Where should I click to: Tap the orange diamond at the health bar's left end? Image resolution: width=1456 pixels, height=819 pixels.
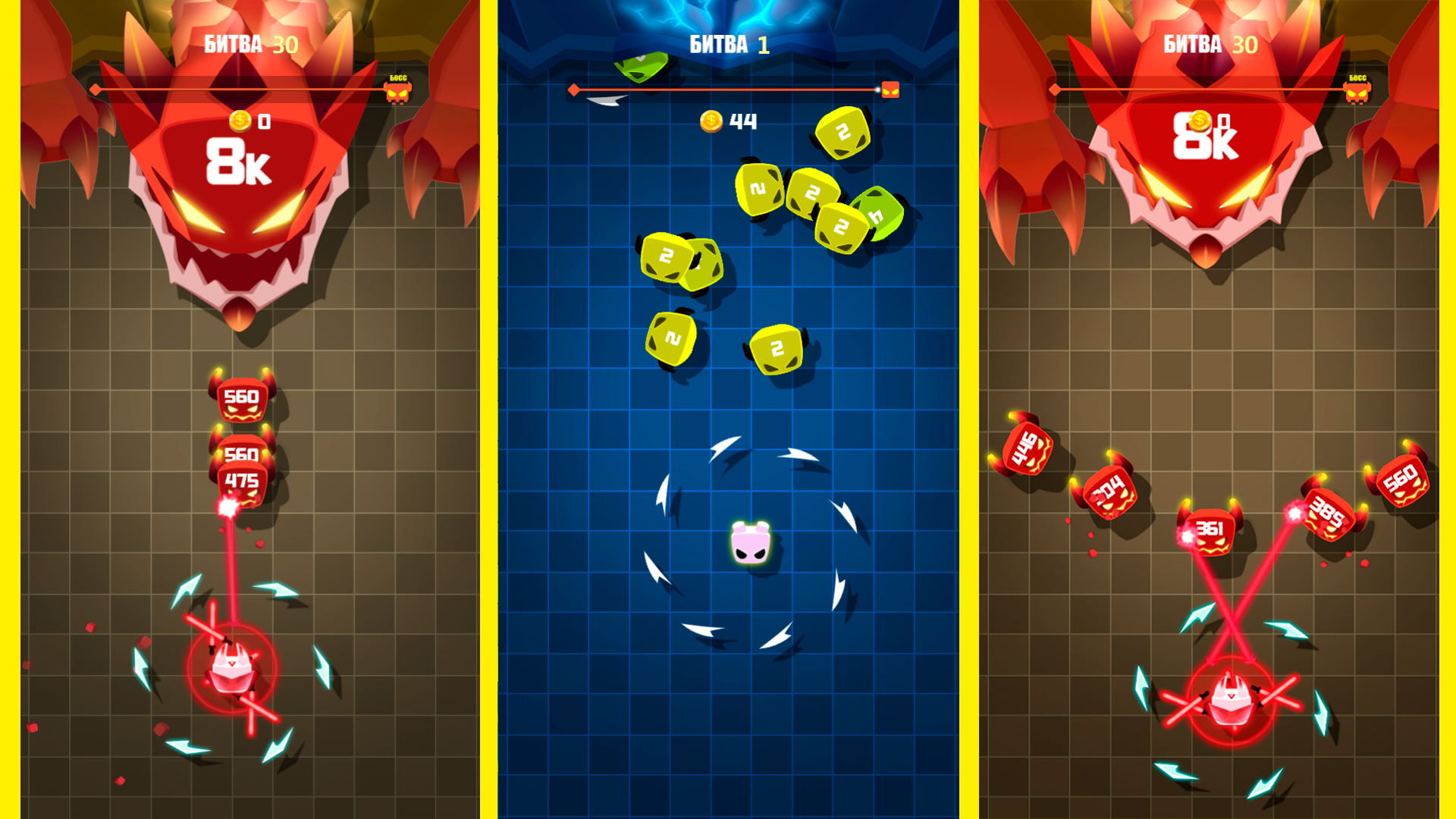(x=574, y=89)
